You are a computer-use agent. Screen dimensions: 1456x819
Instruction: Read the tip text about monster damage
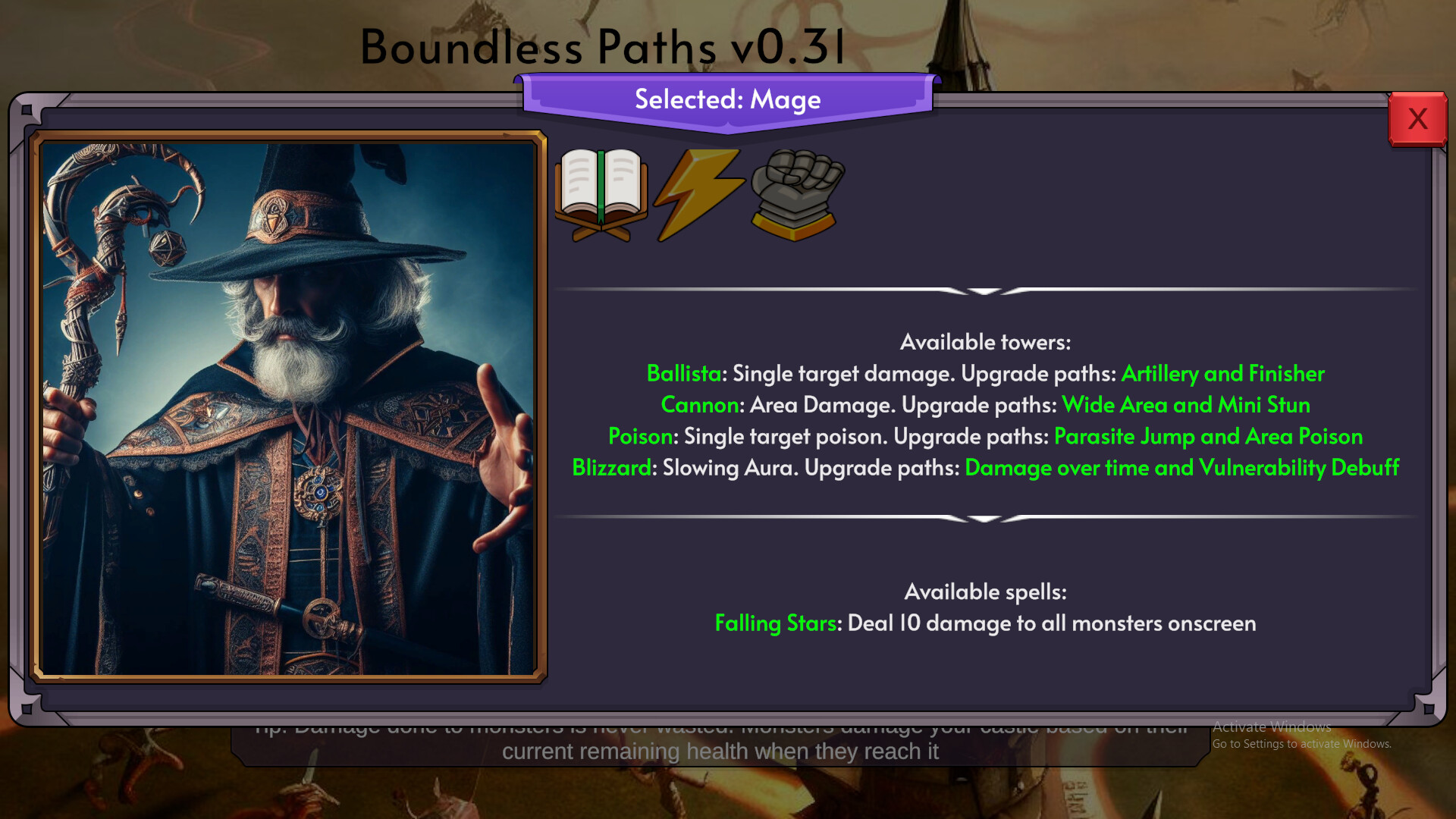coord(720,739)
